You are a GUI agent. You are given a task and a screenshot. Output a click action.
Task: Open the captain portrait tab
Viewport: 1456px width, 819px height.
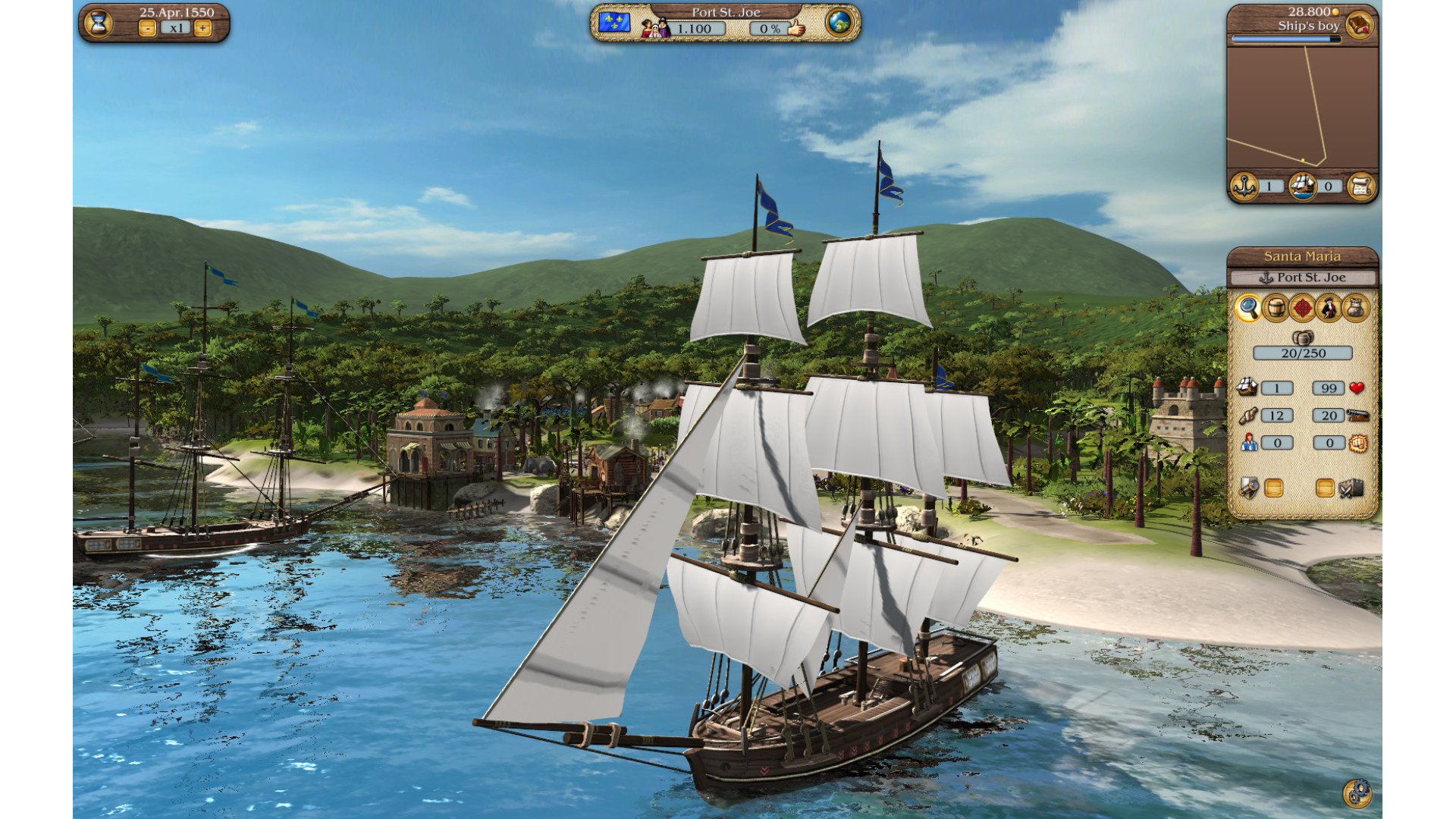click(x=1329, y=309)
